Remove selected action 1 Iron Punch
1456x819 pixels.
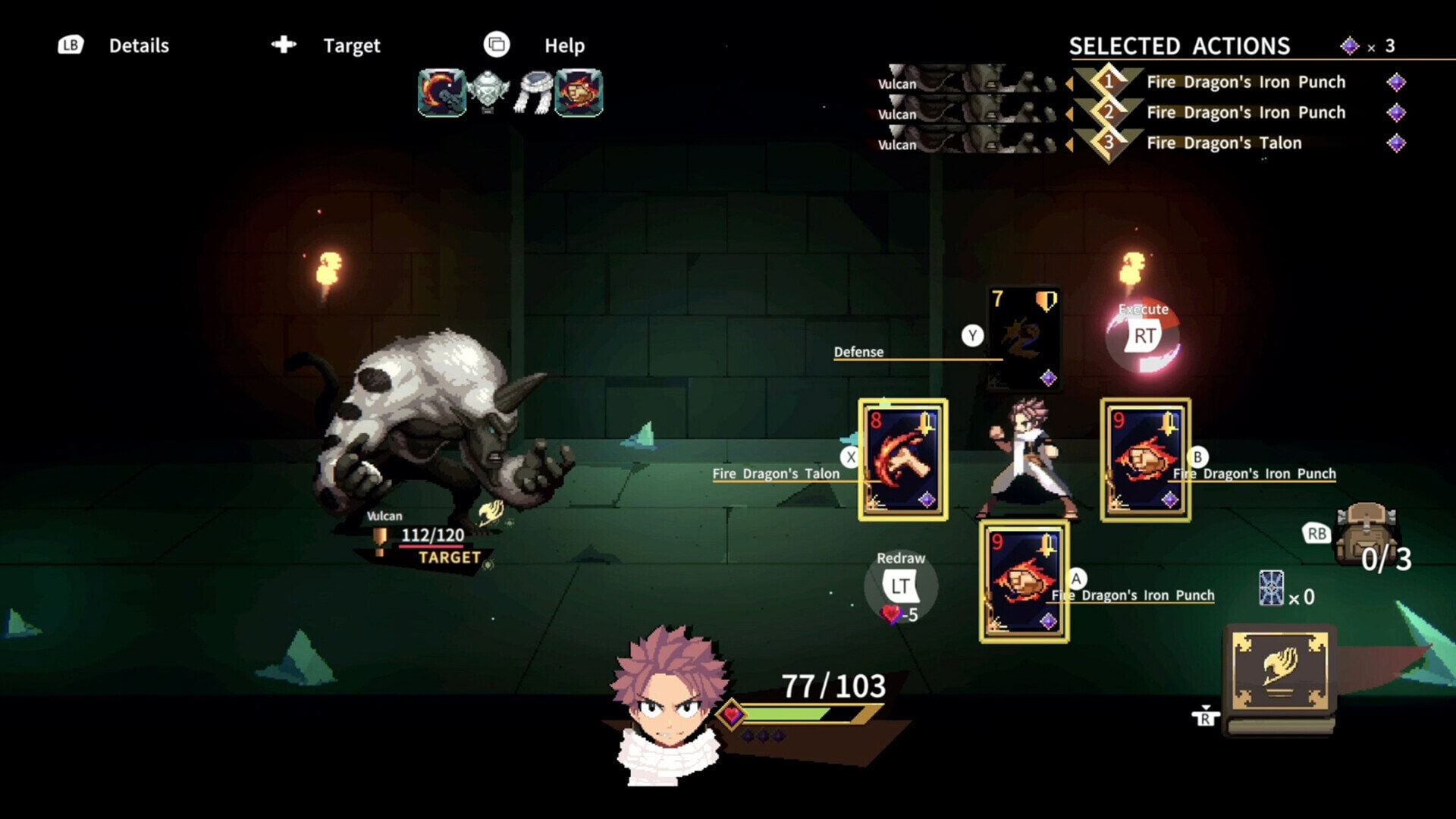click(x=1245, y=82)
